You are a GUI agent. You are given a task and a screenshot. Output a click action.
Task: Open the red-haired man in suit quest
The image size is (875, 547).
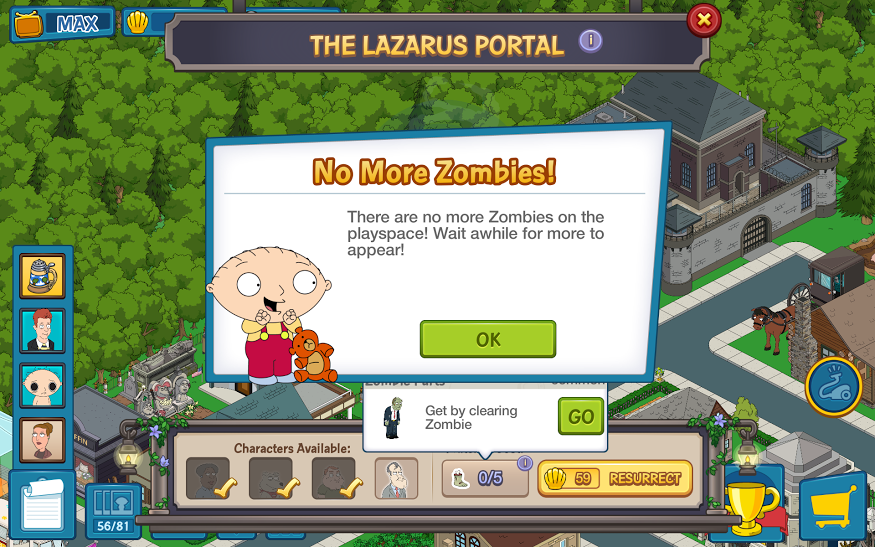[x=43, y=330]
